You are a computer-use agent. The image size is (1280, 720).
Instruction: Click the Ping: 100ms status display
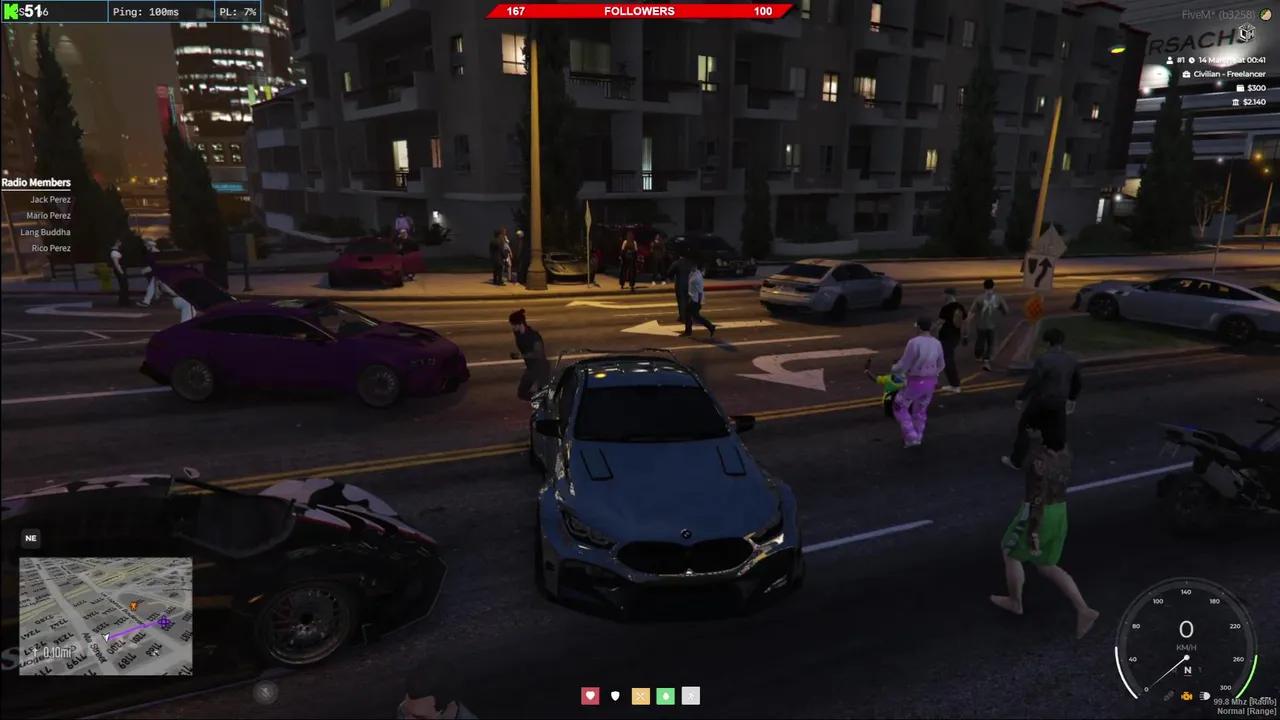146,12
